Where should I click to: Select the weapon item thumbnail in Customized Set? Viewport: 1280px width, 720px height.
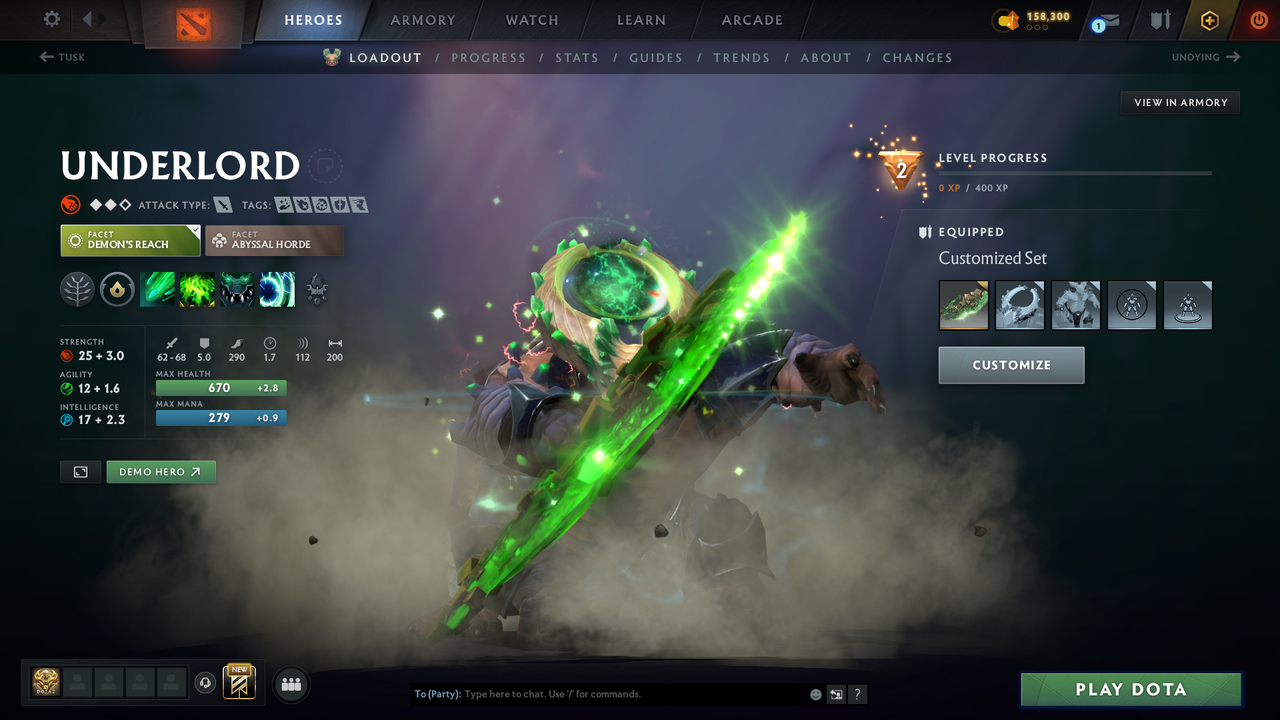pyautogui.click(x=963, y=305)
